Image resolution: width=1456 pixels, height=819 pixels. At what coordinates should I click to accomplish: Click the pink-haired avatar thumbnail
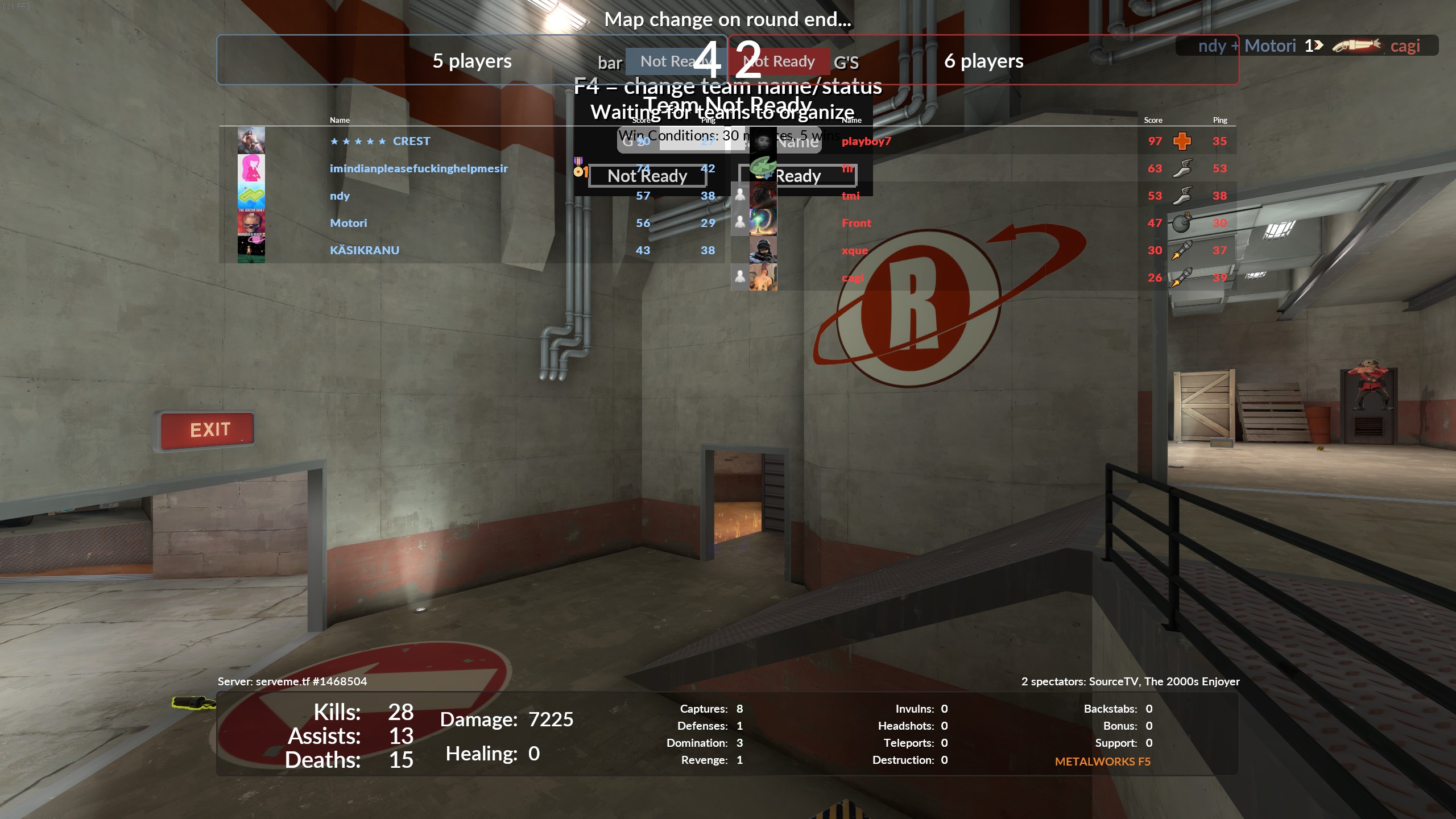tap(251, 168)
